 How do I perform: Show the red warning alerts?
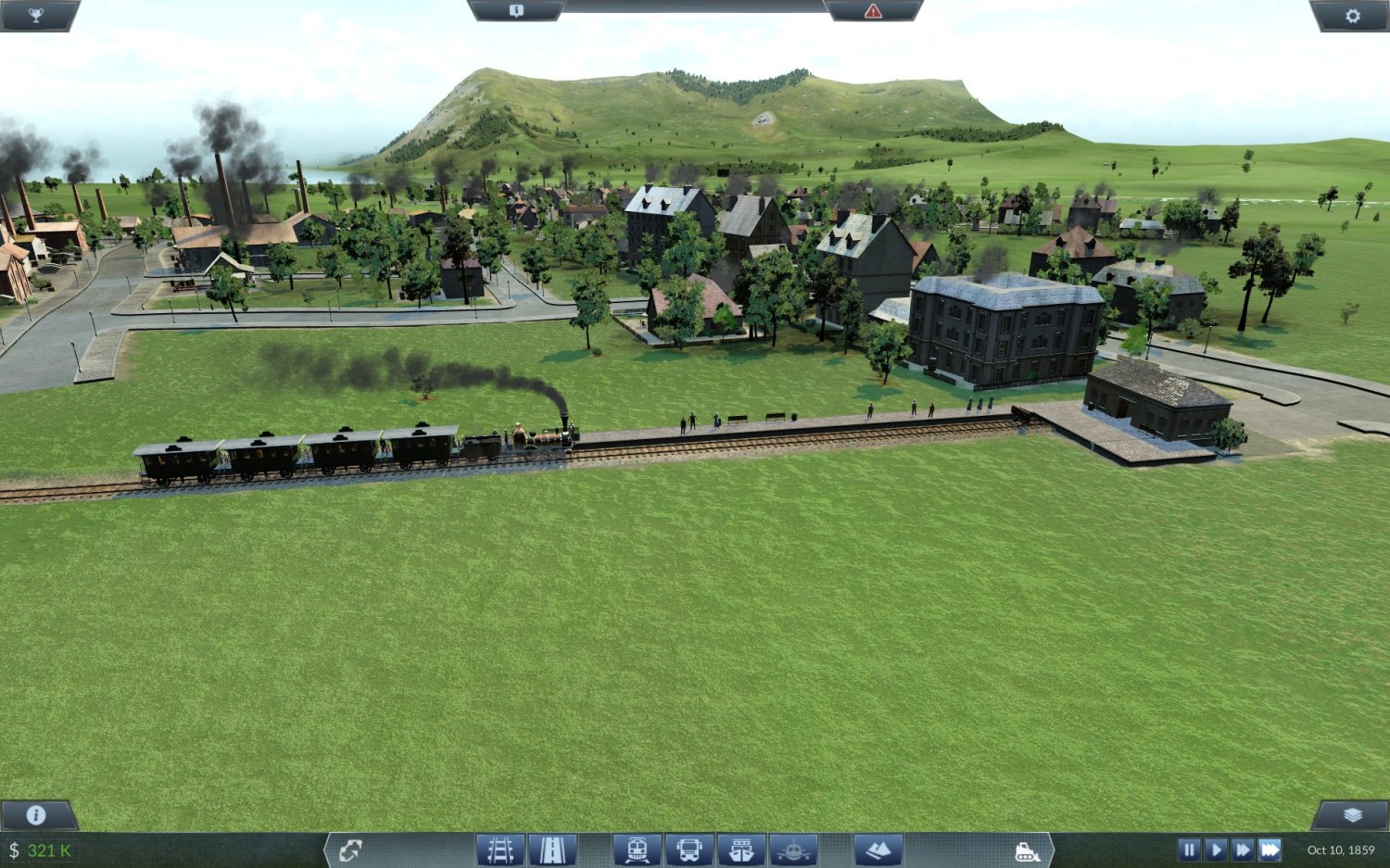873,10
